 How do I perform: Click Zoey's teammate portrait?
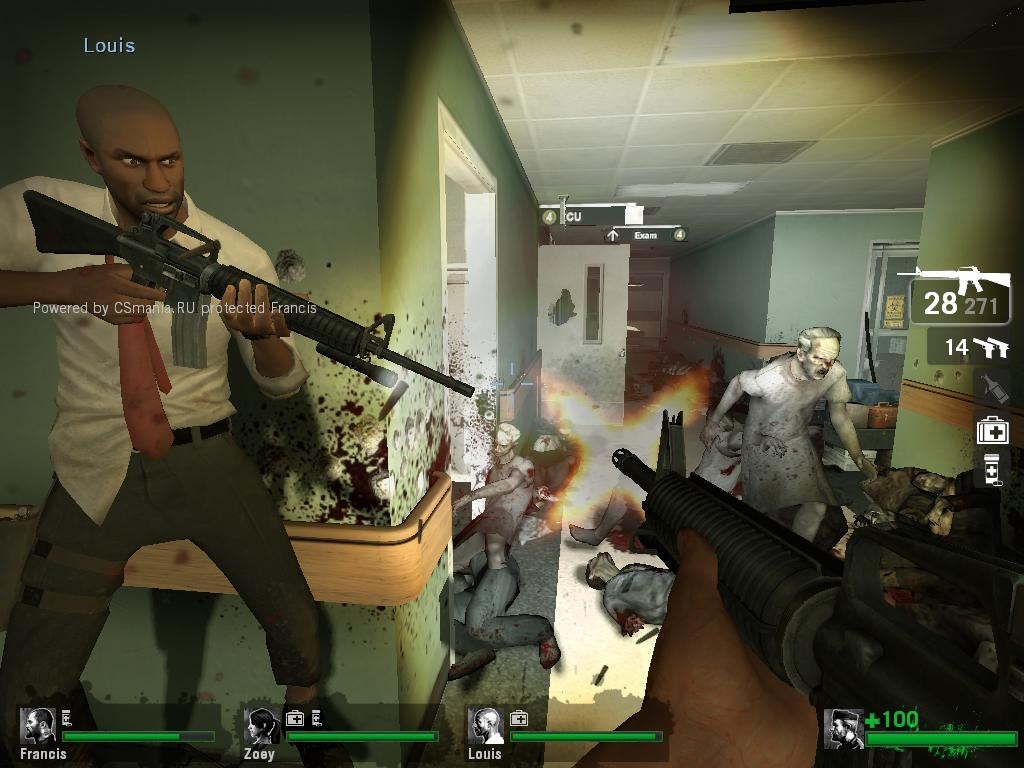[x=262, y=726]
